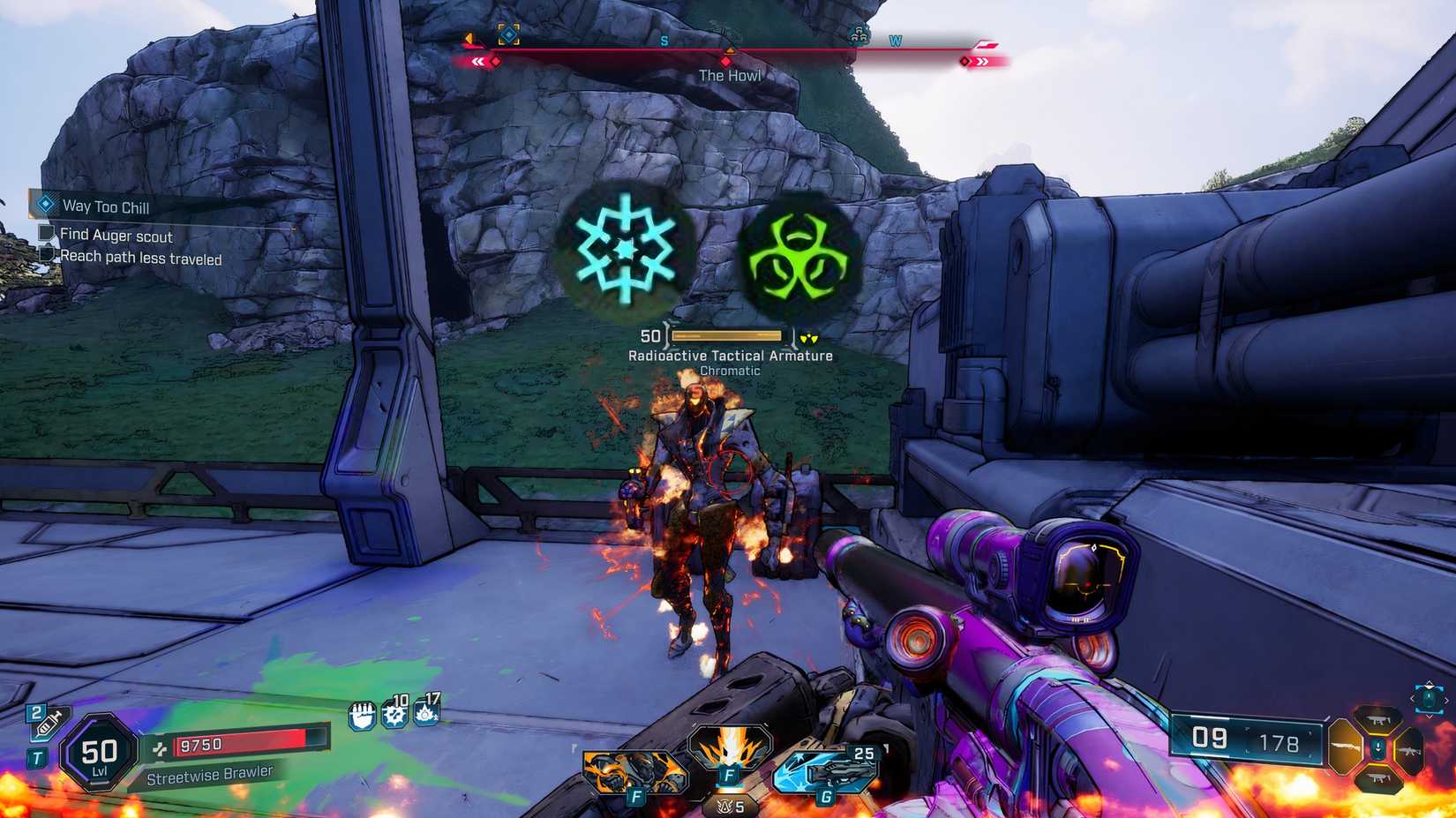Click the flame buff icon with 17 stacks
This screenshot has height=818, width=1456.
point(427,710)
